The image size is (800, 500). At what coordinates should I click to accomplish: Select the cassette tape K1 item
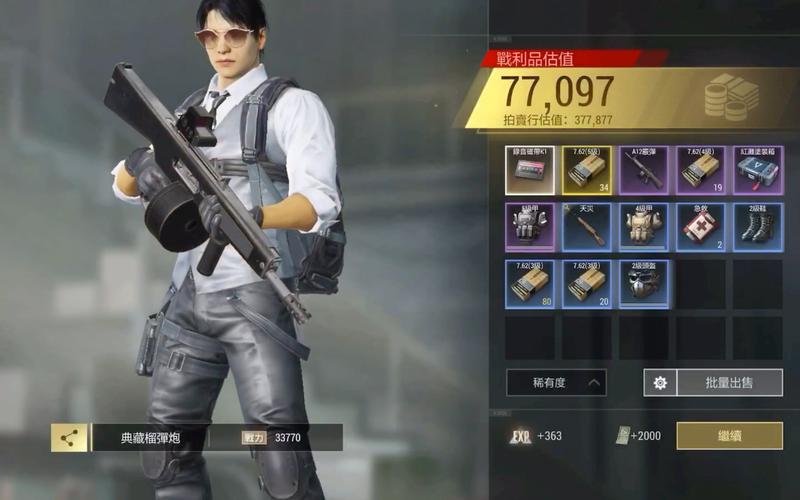[x=530, y=170]
